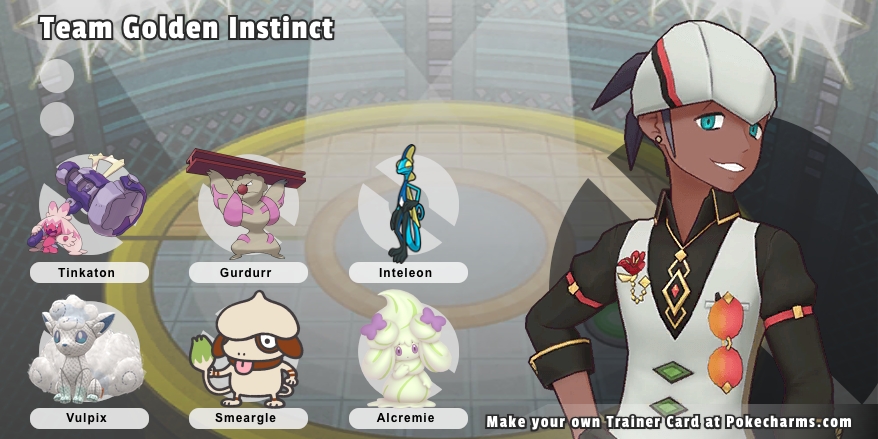Image resolution: width=878 pixels, height=439 pixels.
Task: Choose the Gurdurr team sprite
Action: 246,205
